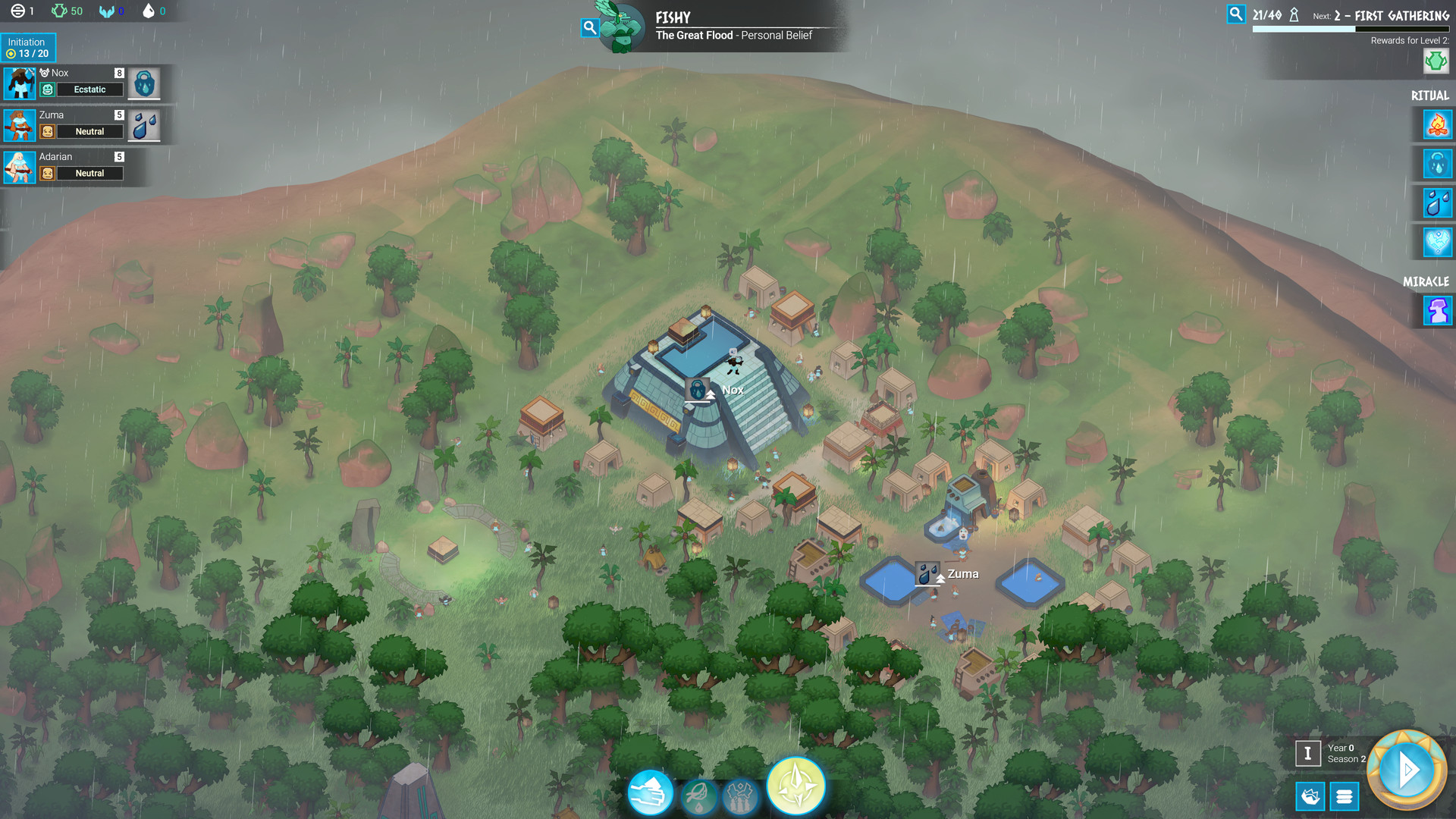The width and height of the screenshot is (1456, 819).
Task: Choose the water drops ritual
Action: click(1436, 203)
